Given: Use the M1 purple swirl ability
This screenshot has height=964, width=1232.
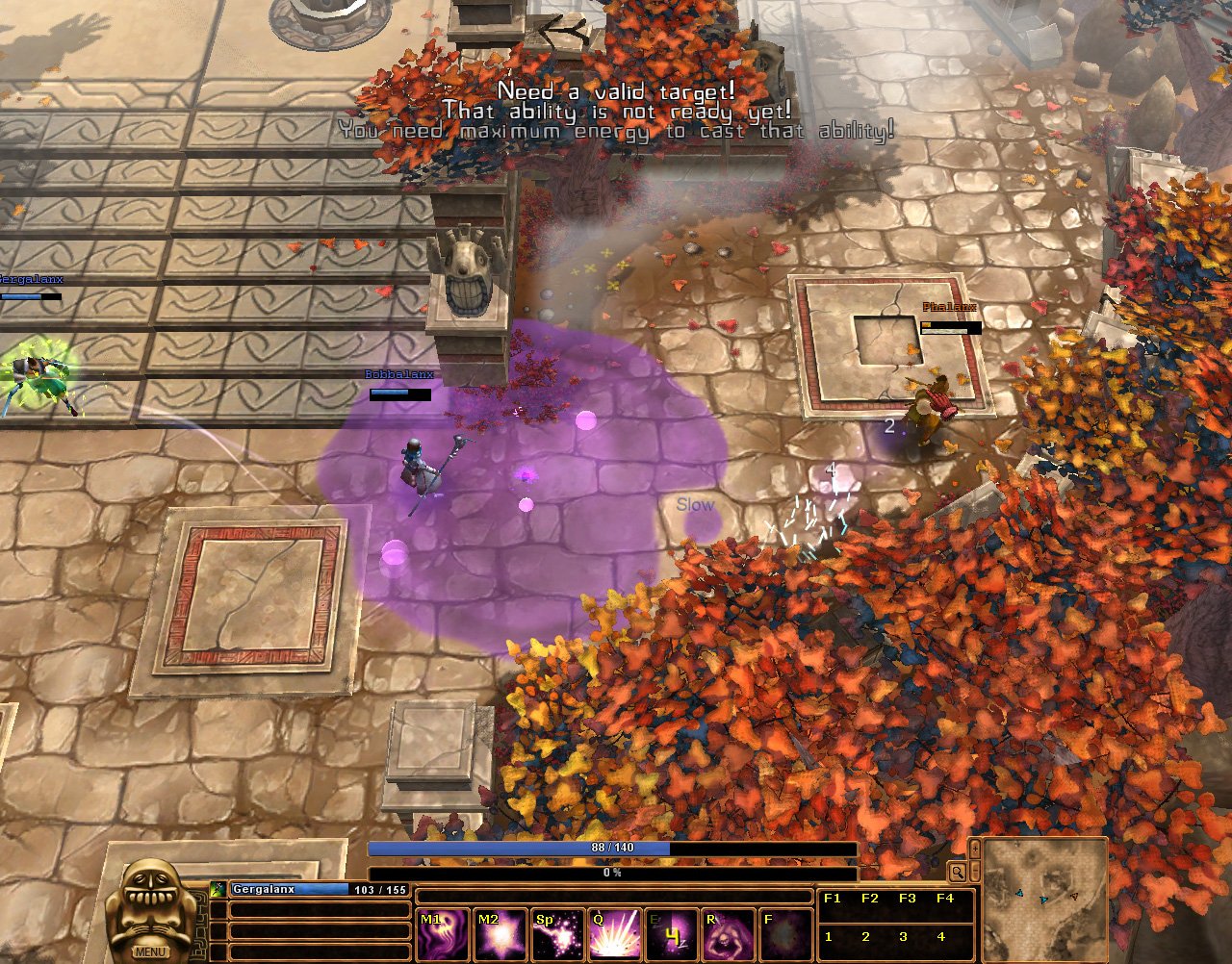Looking at the screenshot, I should (442, 935).
